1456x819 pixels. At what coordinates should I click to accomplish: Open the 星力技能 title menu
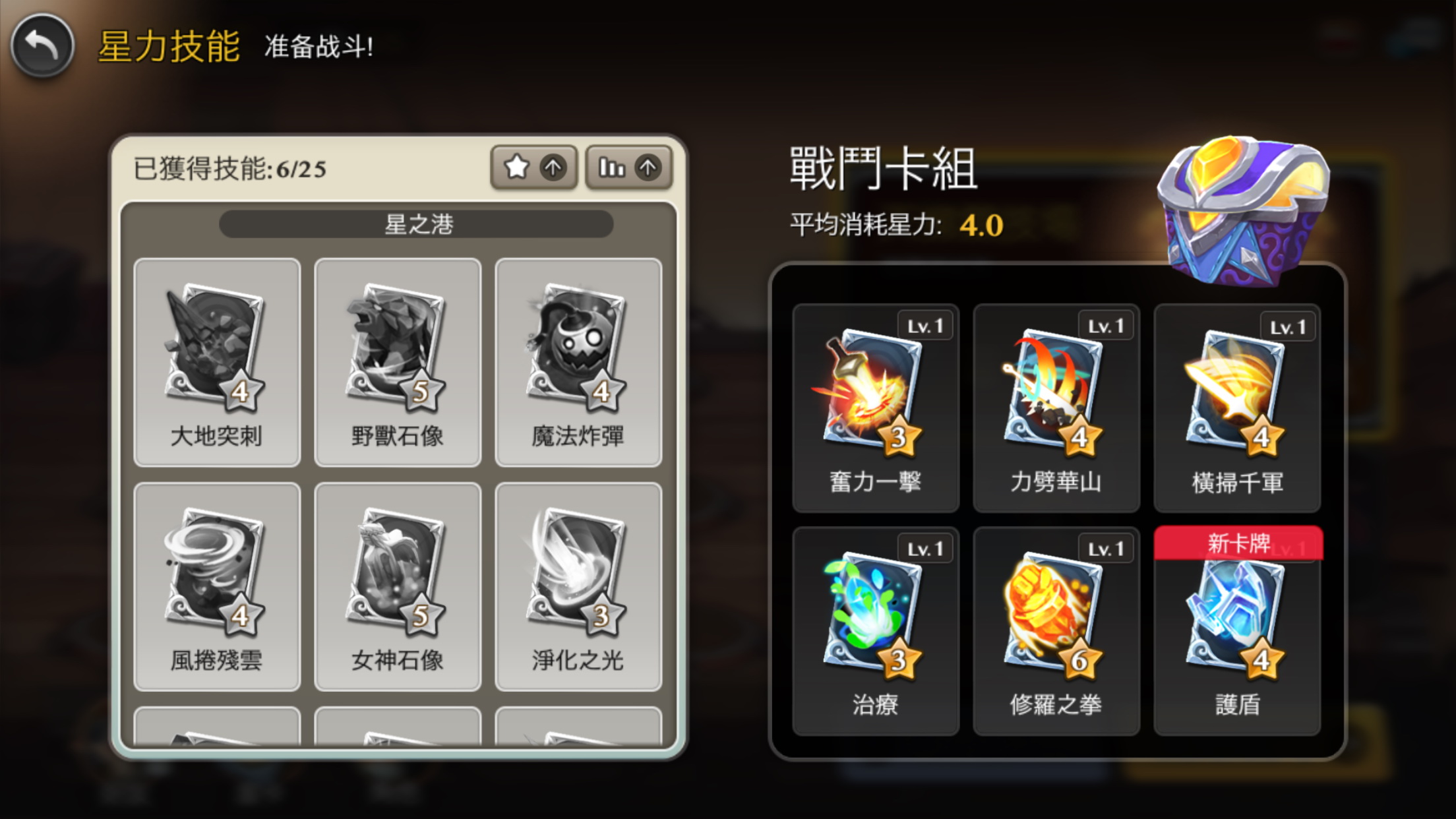coord(170,47)
